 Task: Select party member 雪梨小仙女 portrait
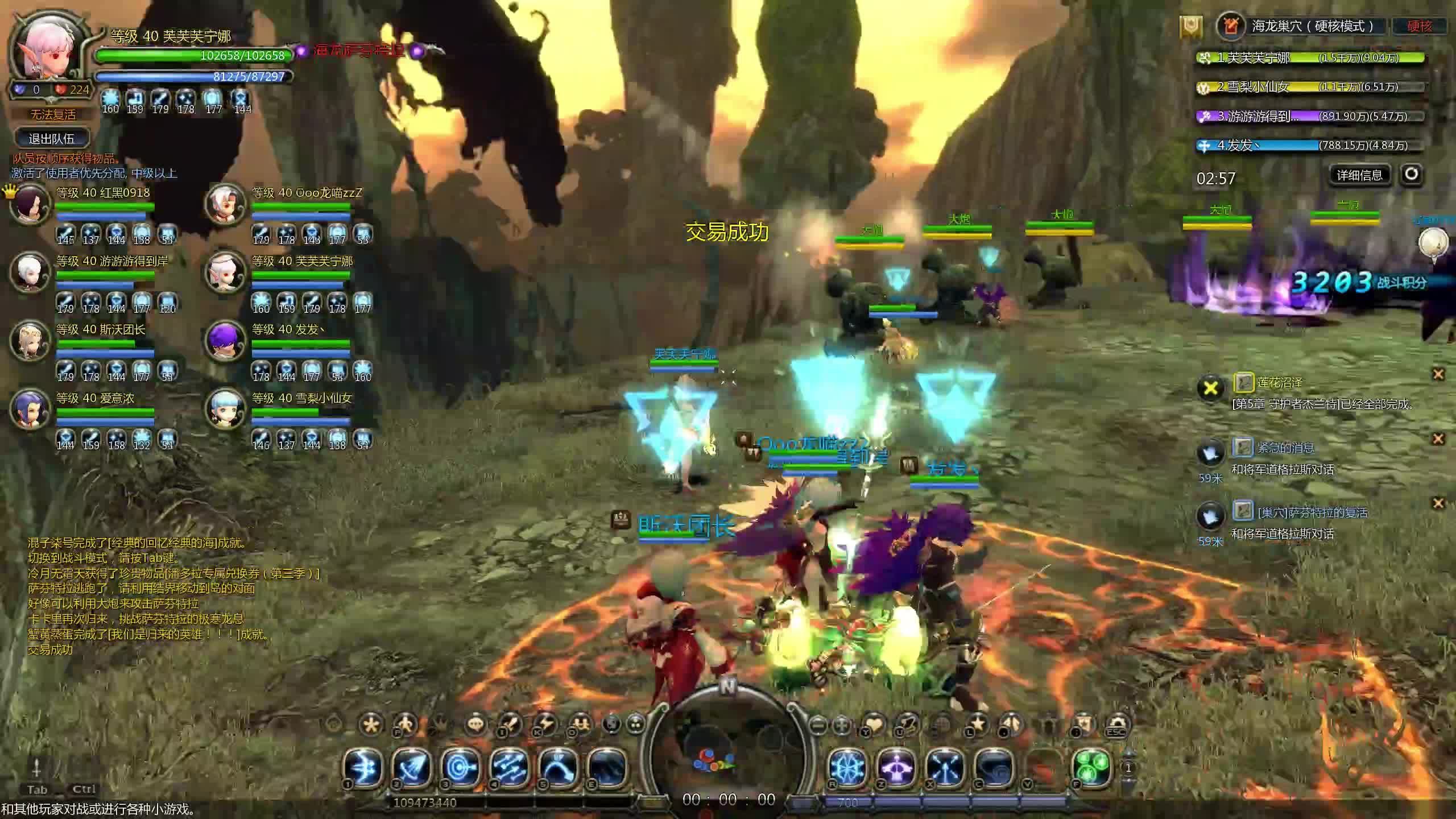(x=226, y=410)
